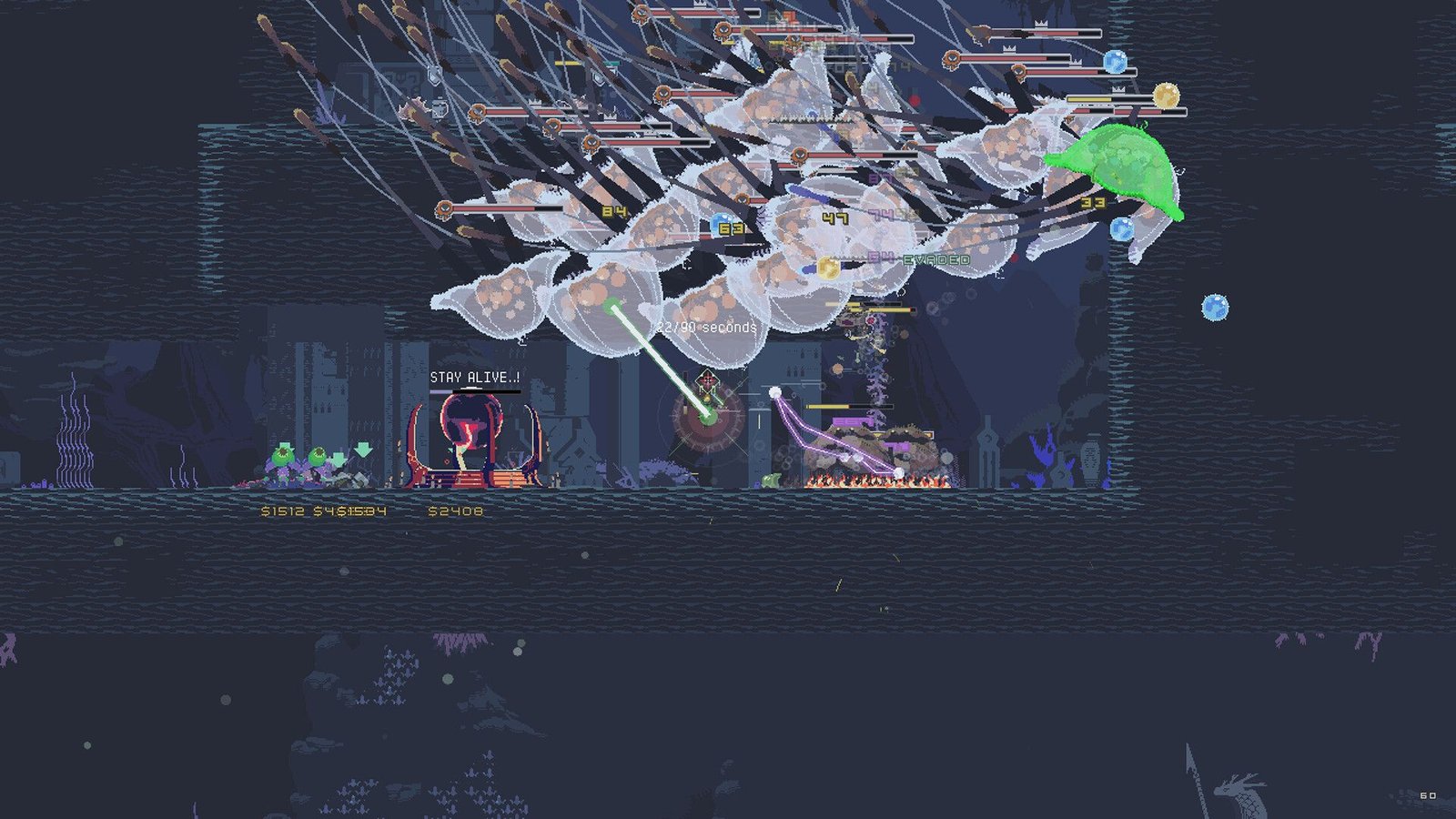Click the STAY ALIVE..! objective text

click(x=474, y=375)
